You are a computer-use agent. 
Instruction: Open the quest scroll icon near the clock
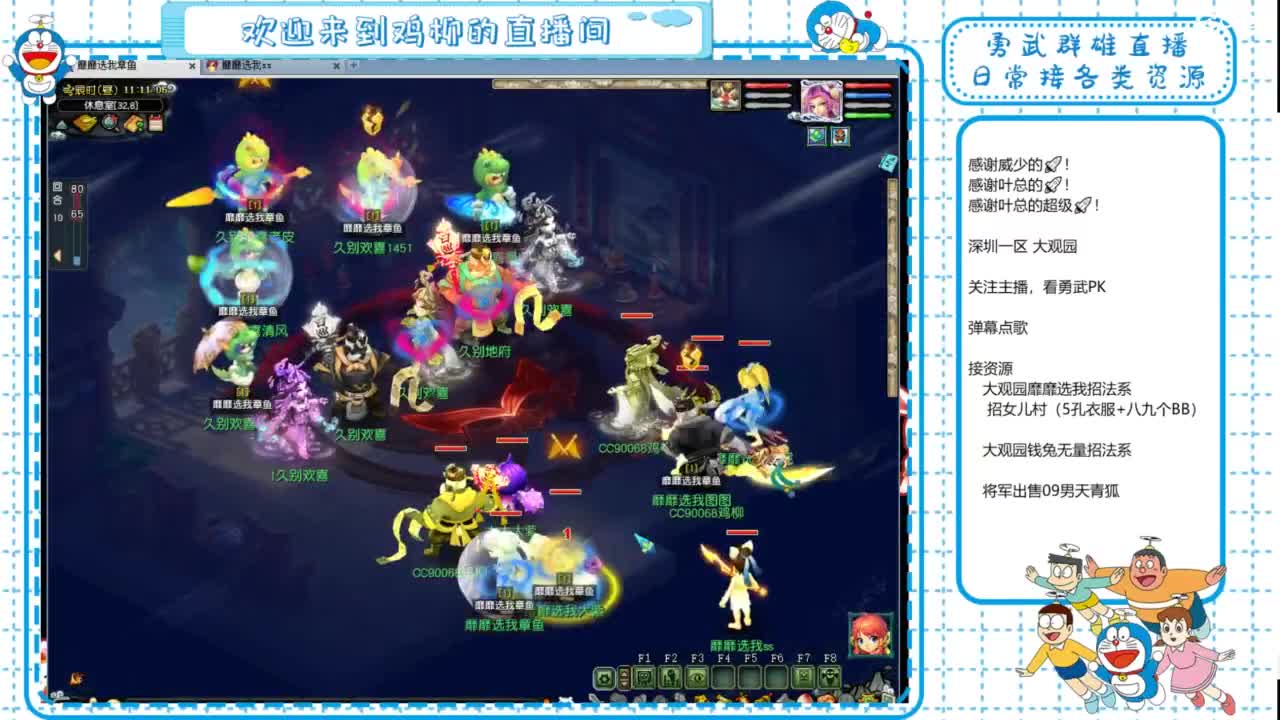(133, 122)
